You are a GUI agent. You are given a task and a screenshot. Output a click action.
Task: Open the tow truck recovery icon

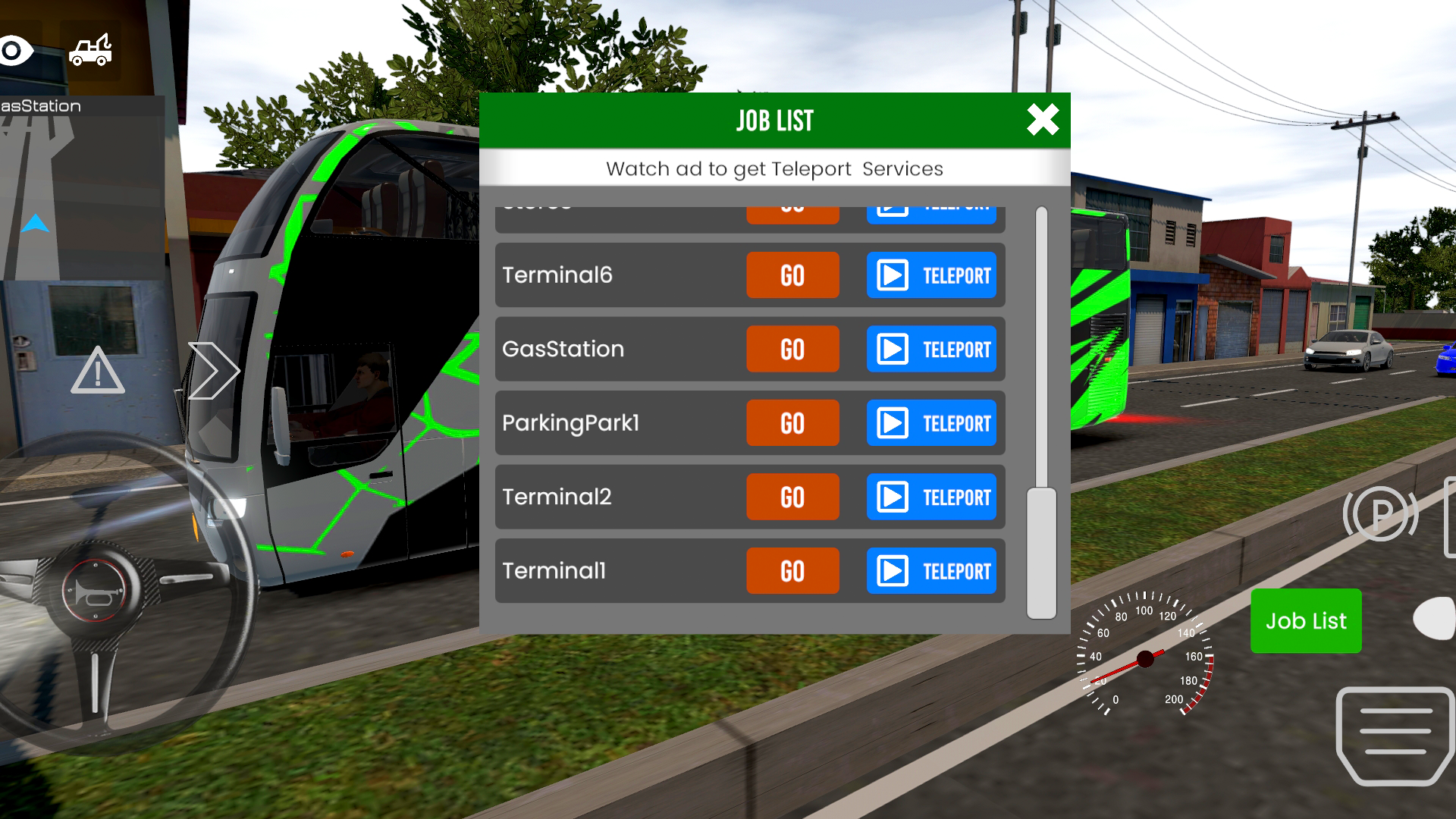pos(91,49)
